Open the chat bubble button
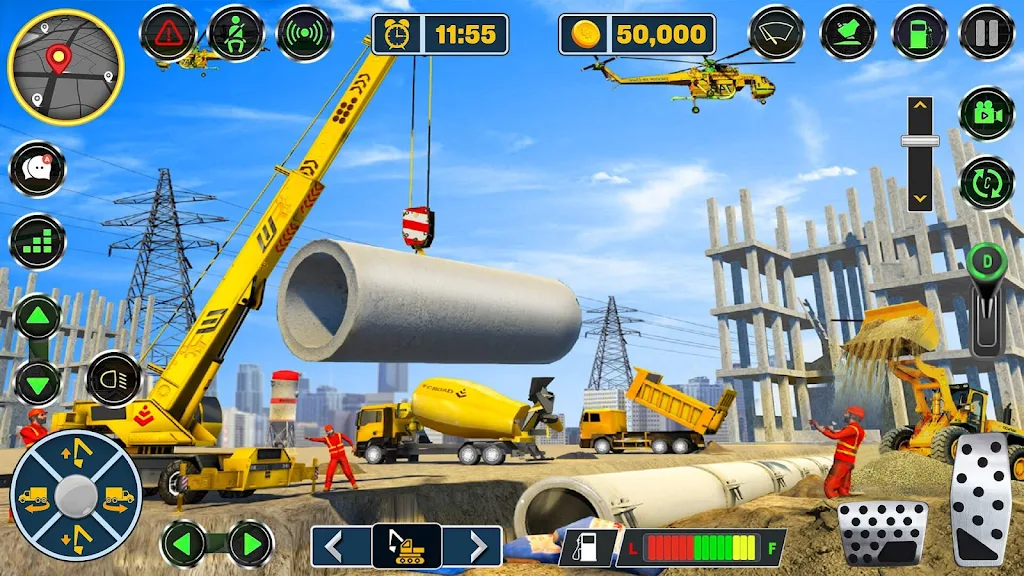The width and height of the screenshot is (1024, 576). 38,170
